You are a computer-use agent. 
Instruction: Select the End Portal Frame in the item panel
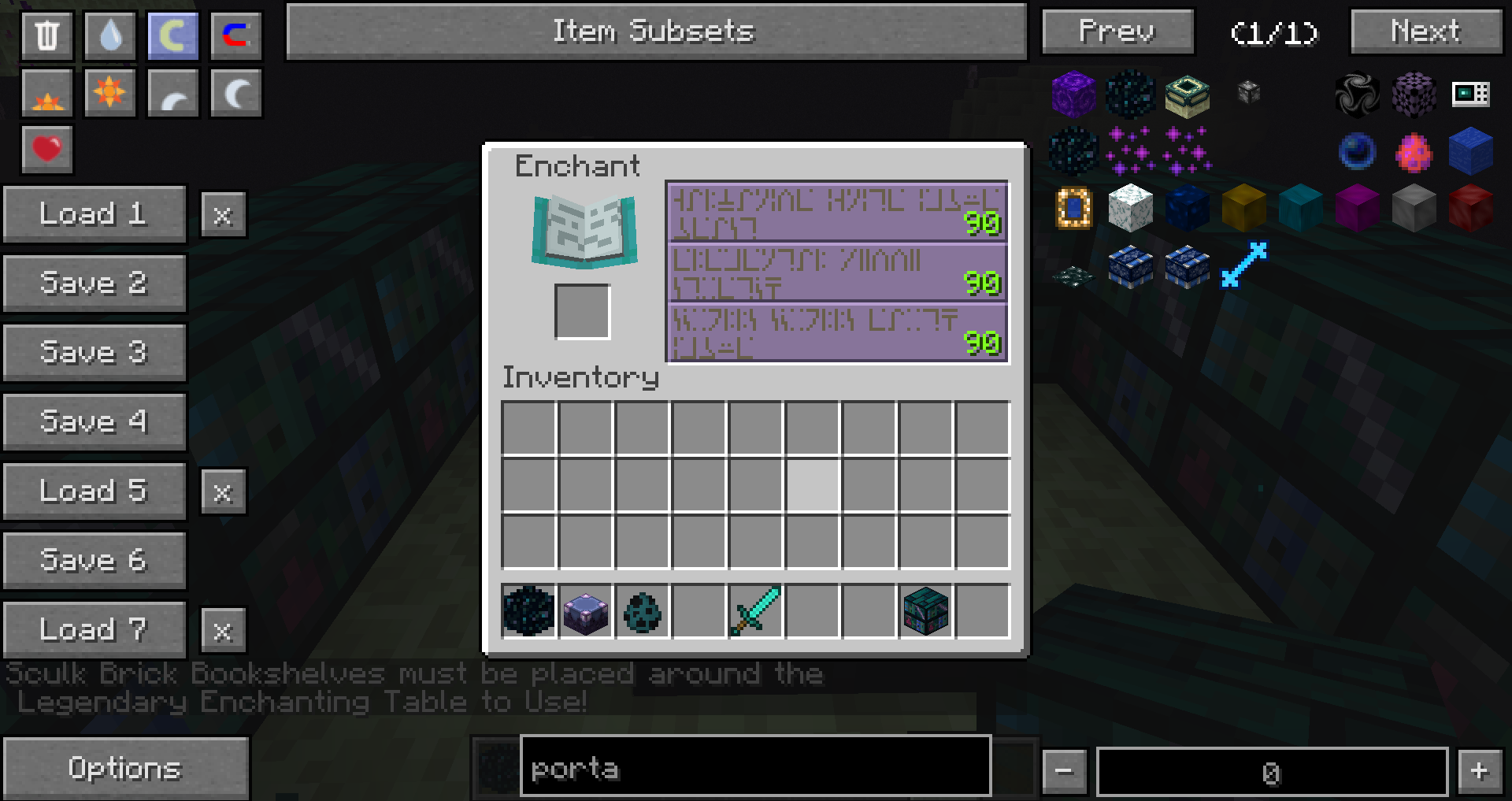tap(1075, 207)
